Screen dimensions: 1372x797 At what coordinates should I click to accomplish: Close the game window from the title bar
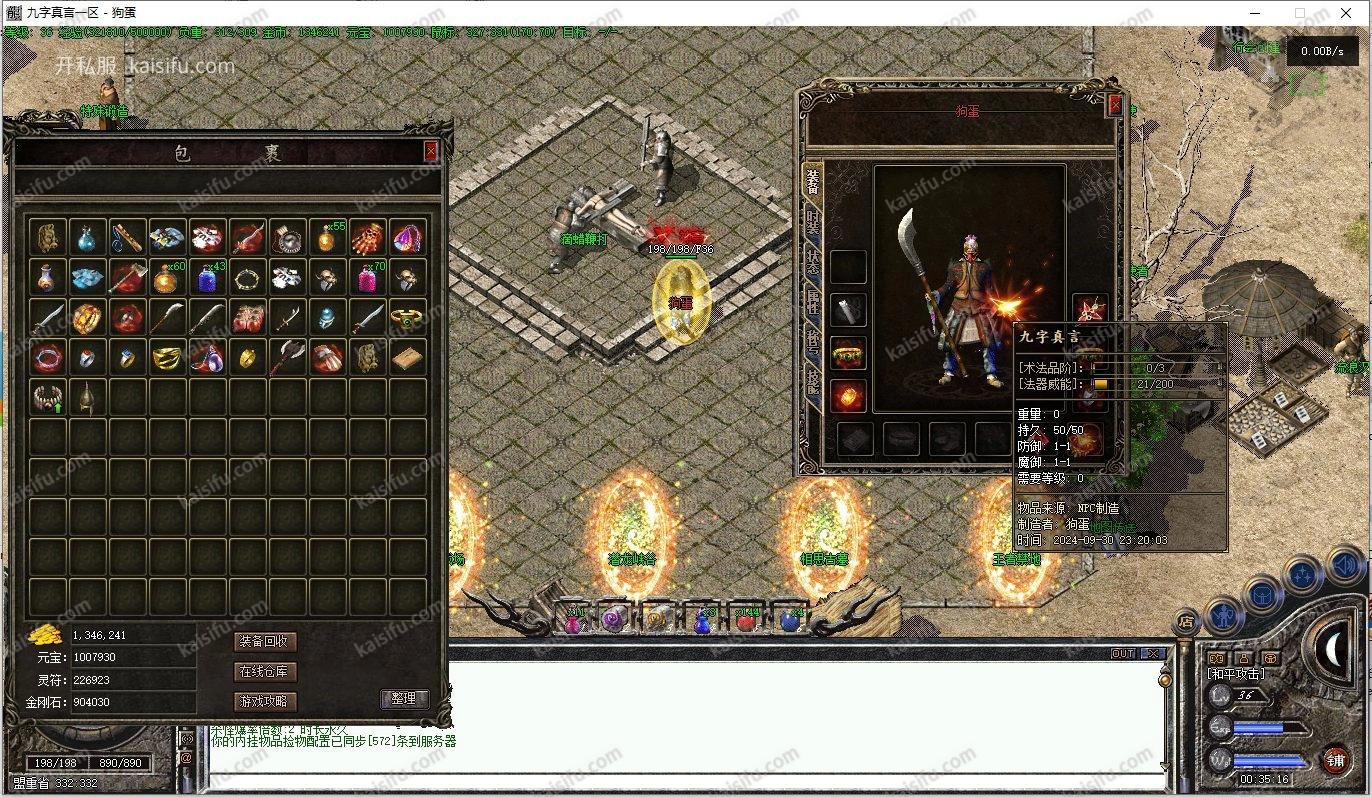click(1345, 13)
